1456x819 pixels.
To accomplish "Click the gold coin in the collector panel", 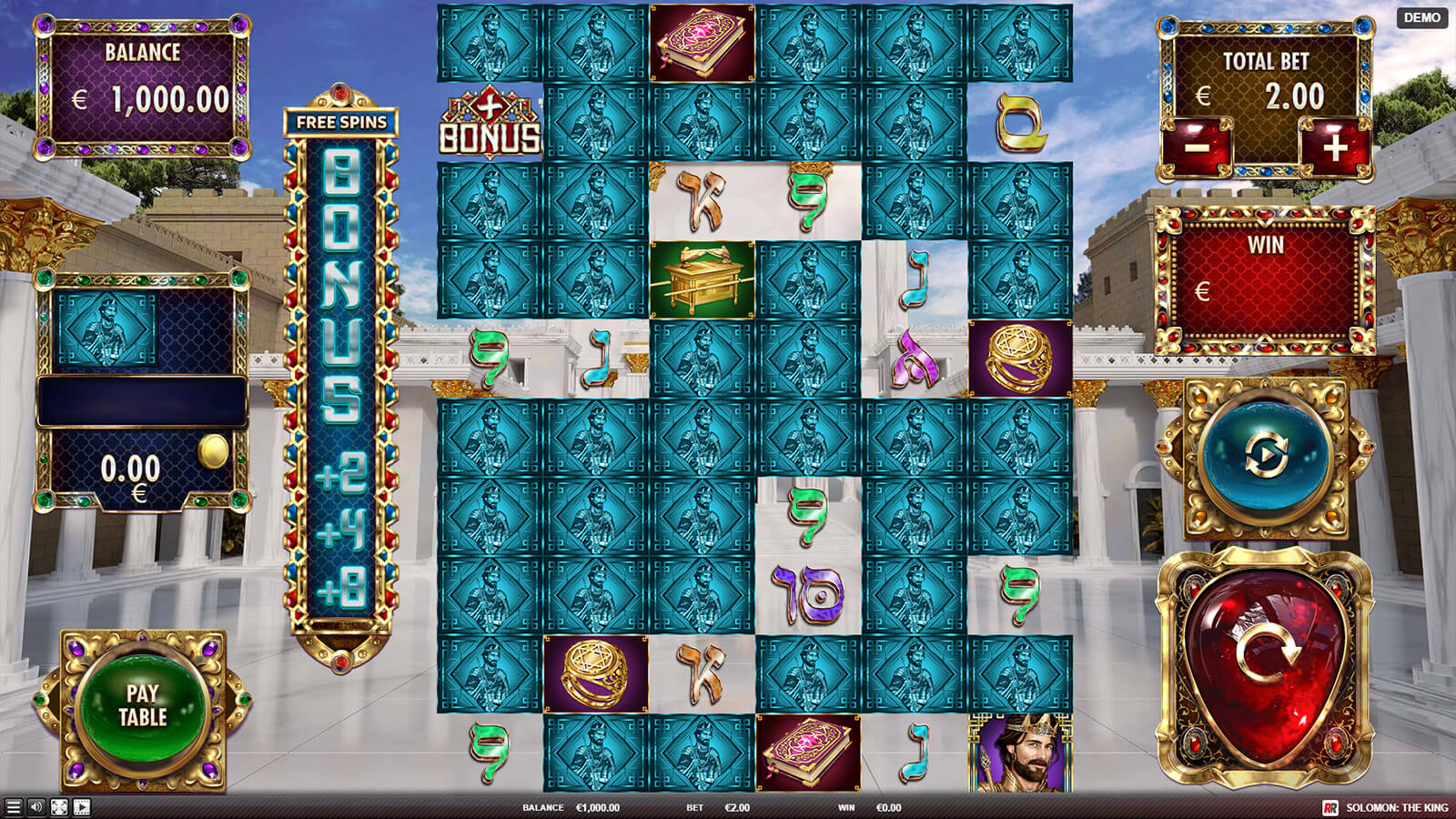I will point(214,451).
